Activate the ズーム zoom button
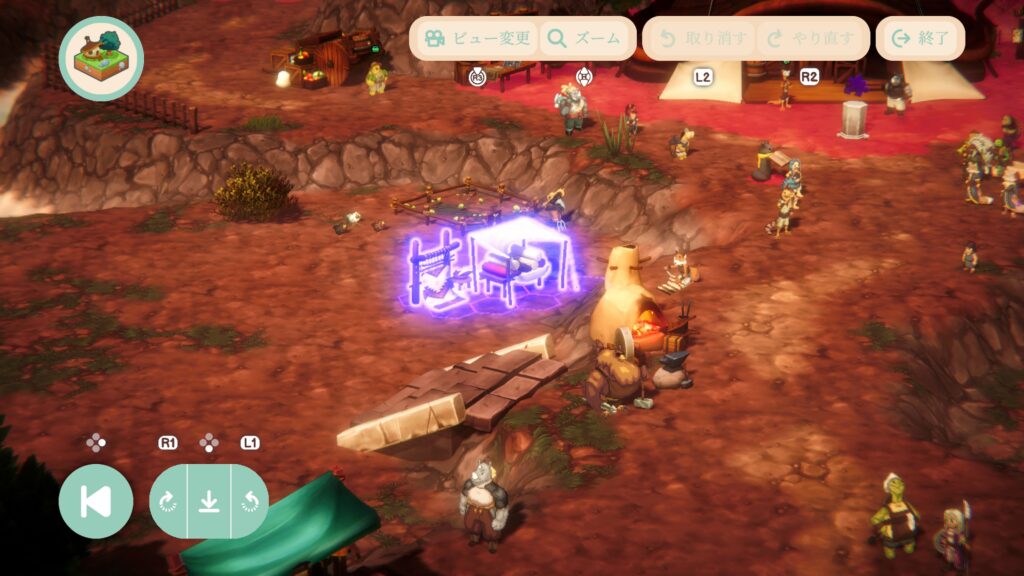The height and width of the screenshot is (576, 1024). pyautogui.click(x=585, y=39)
